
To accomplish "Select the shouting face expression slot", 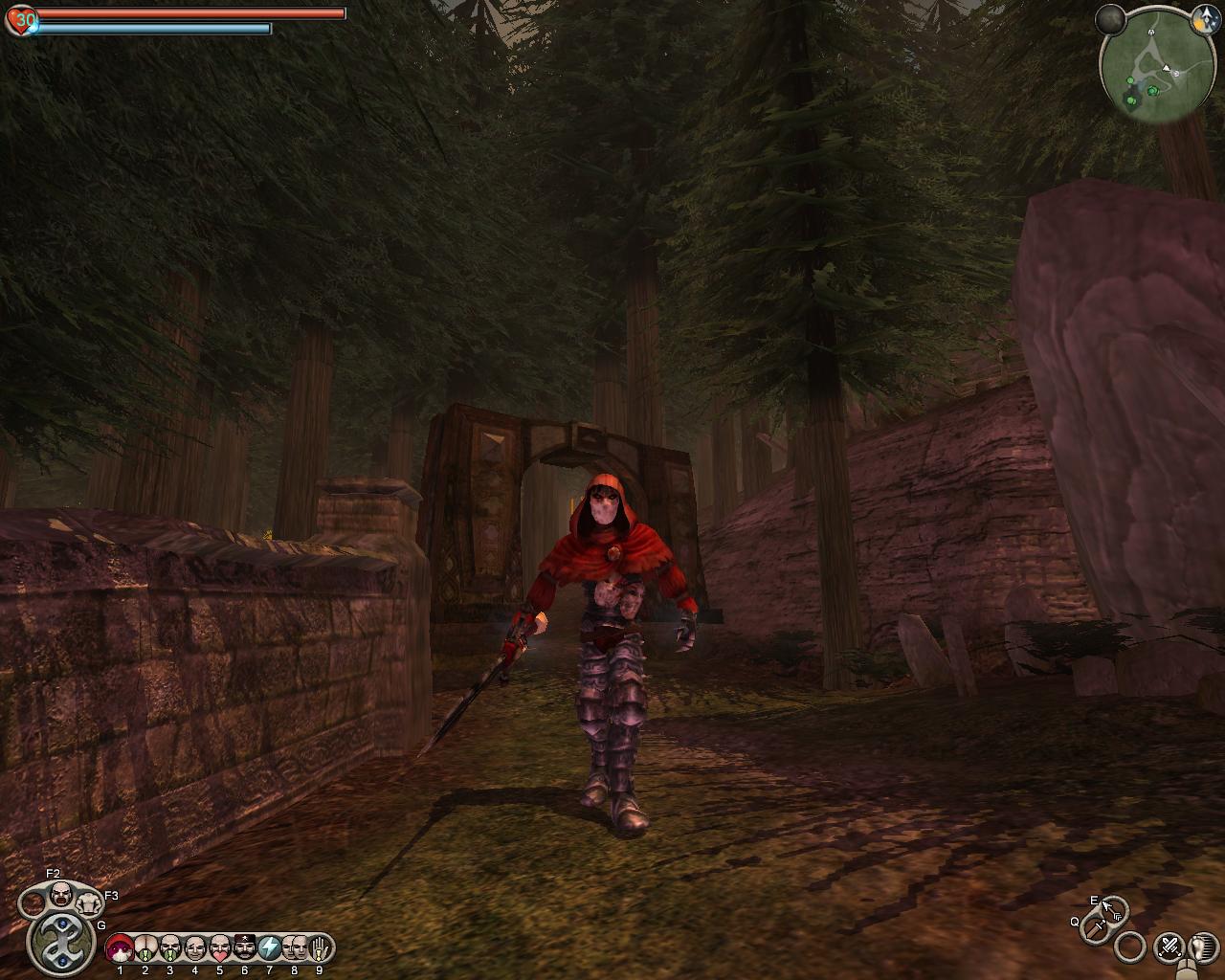I will 61,895.
